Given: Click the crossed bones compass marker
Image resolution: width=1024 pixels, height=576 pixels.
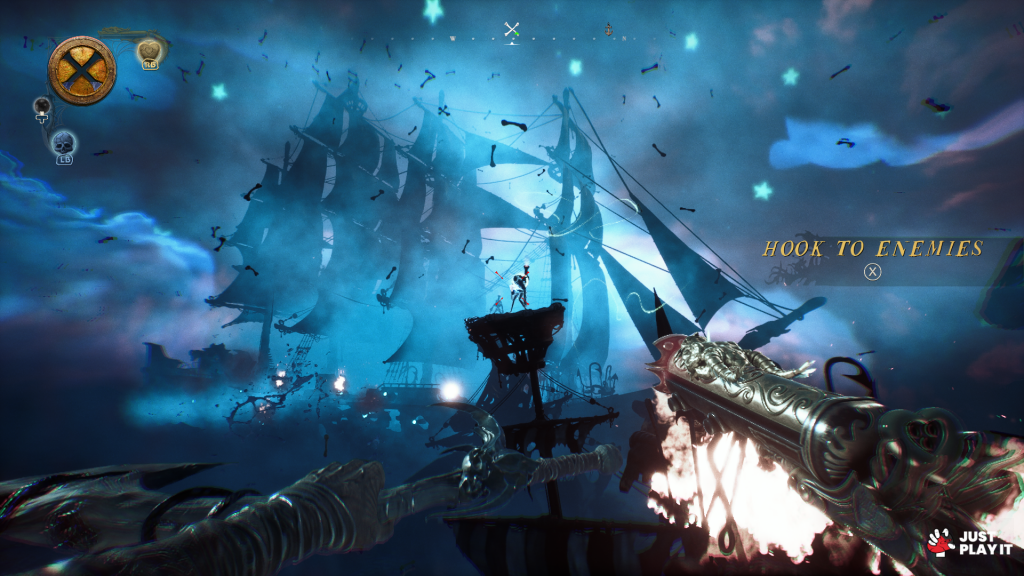Looking at the screenshot, I should [x=512, y=30].
